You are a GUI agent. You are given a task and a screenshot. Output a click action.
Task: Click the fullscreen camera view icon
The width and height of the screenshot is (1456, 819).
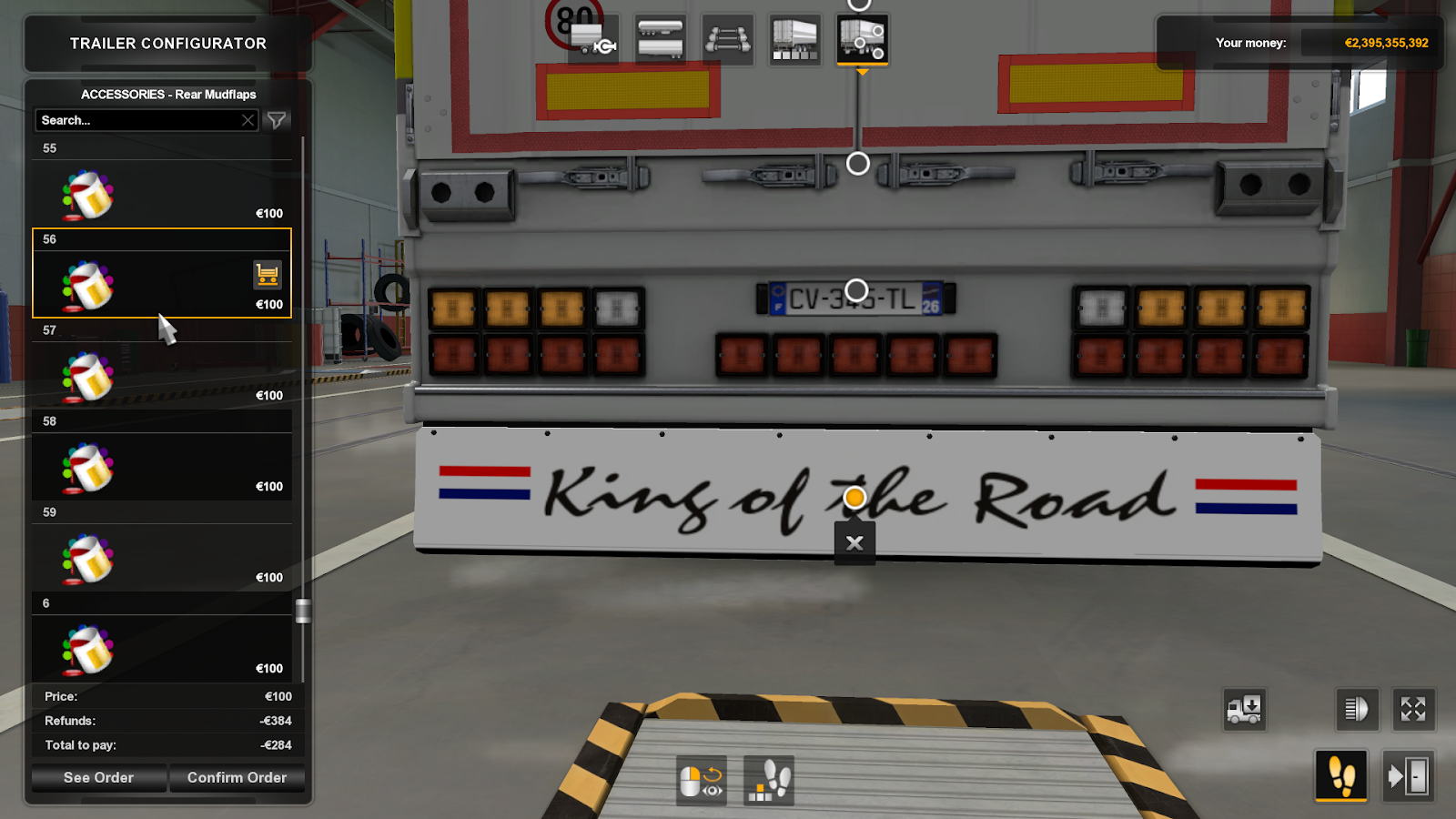tap(1413, 710)
